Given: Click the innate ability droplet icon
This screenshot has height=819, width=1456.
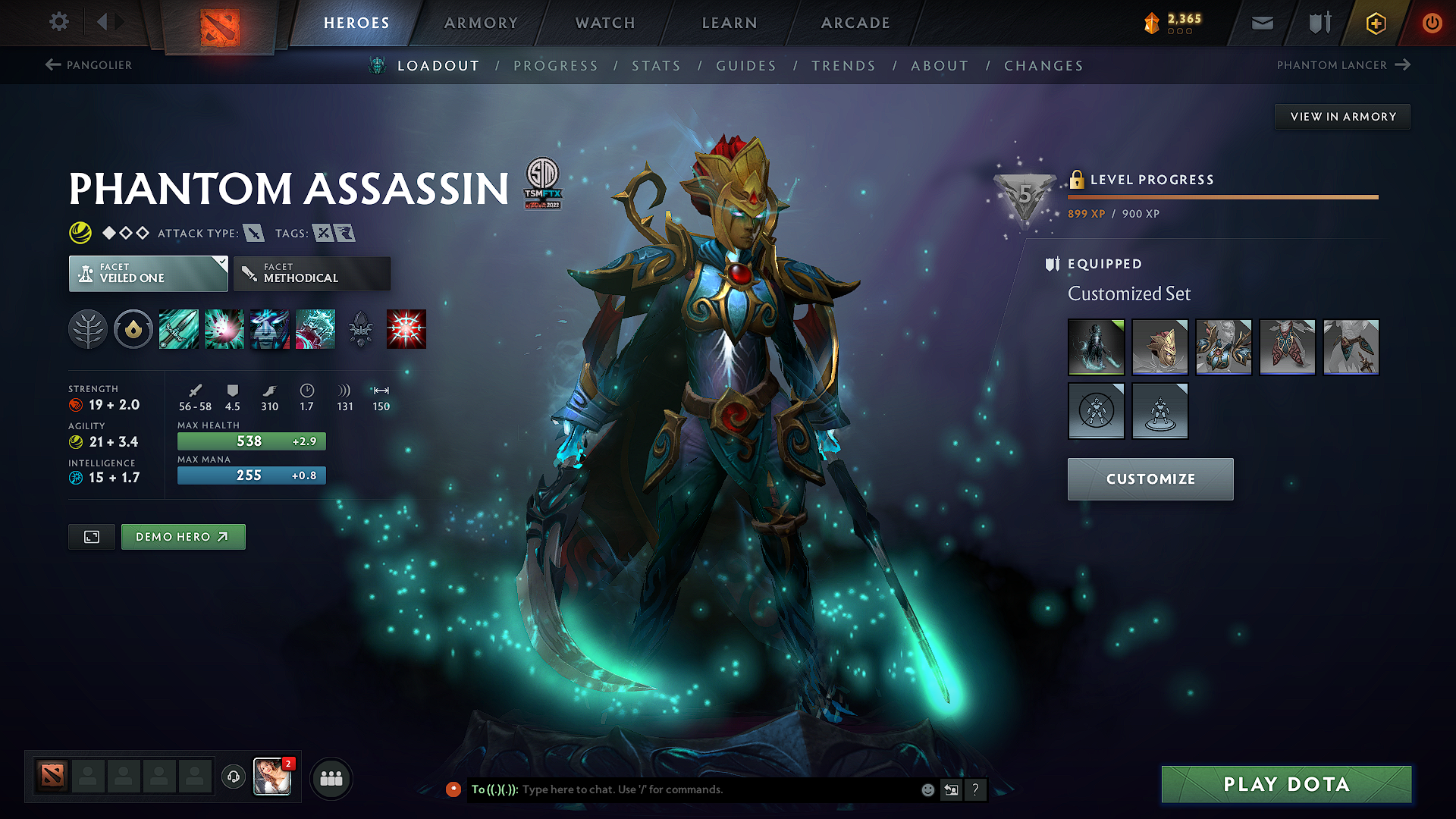Looking at the screenshot, I should (133, 328).
